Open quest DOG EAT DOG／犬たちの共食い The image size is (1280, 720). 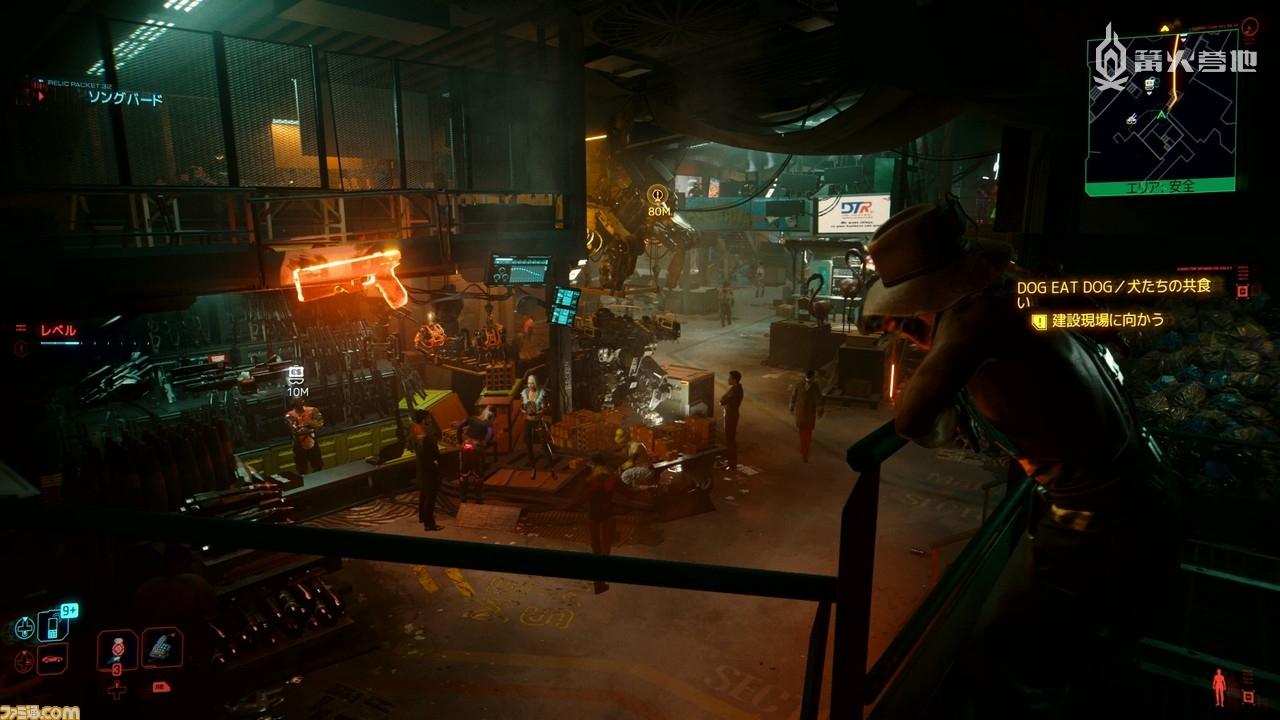tap(1116, 288)
